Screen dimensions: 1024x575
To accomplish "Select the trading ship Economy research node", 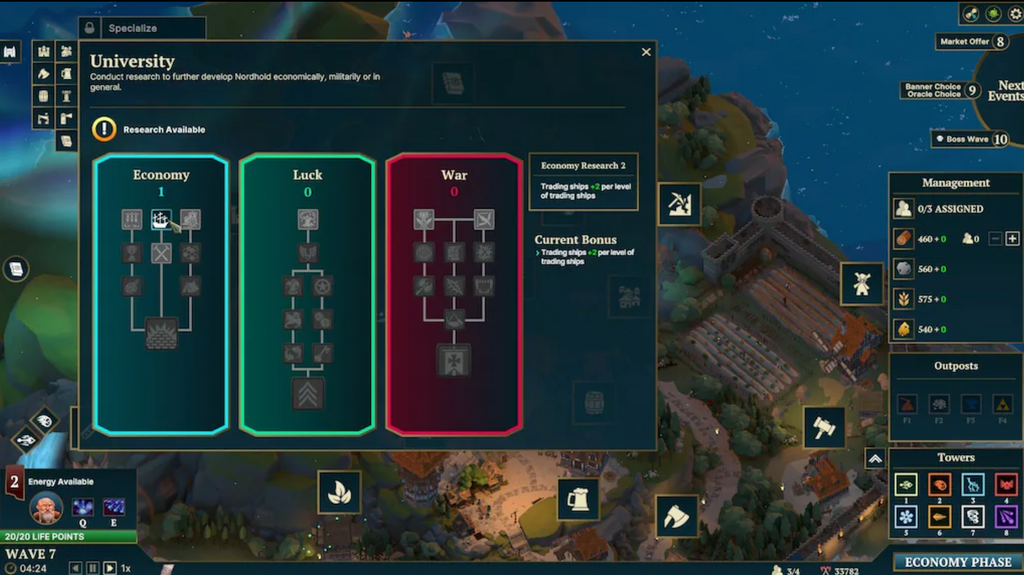I will coord(161,219).
